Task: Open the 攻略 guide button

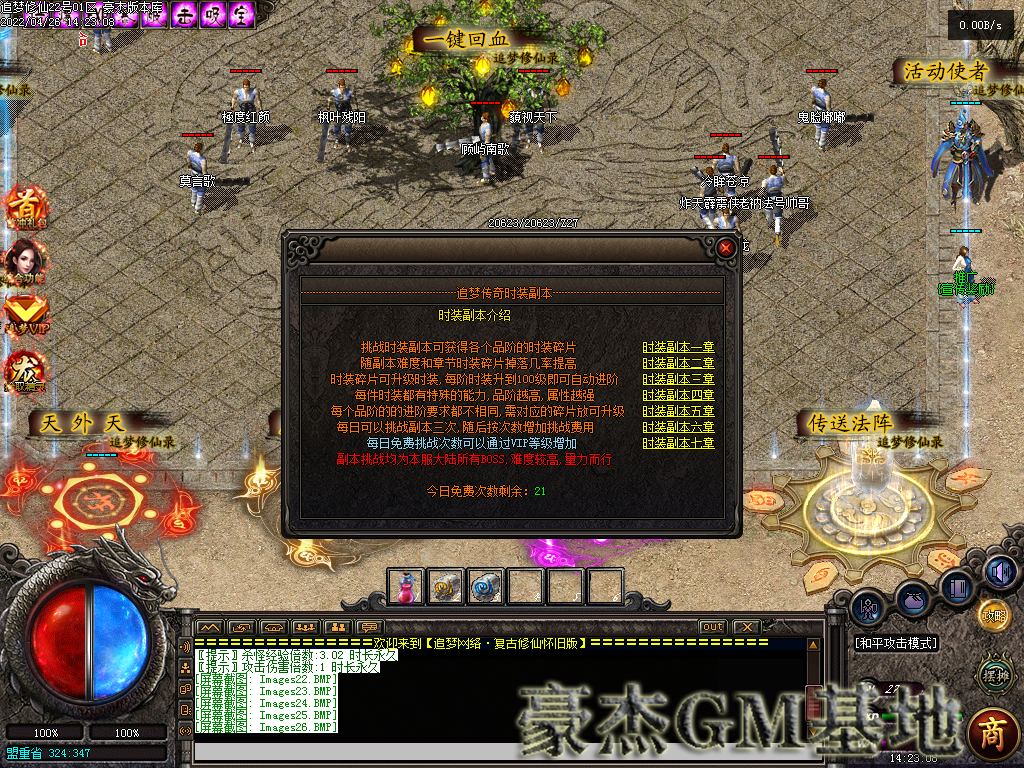Action: [993, 613]
